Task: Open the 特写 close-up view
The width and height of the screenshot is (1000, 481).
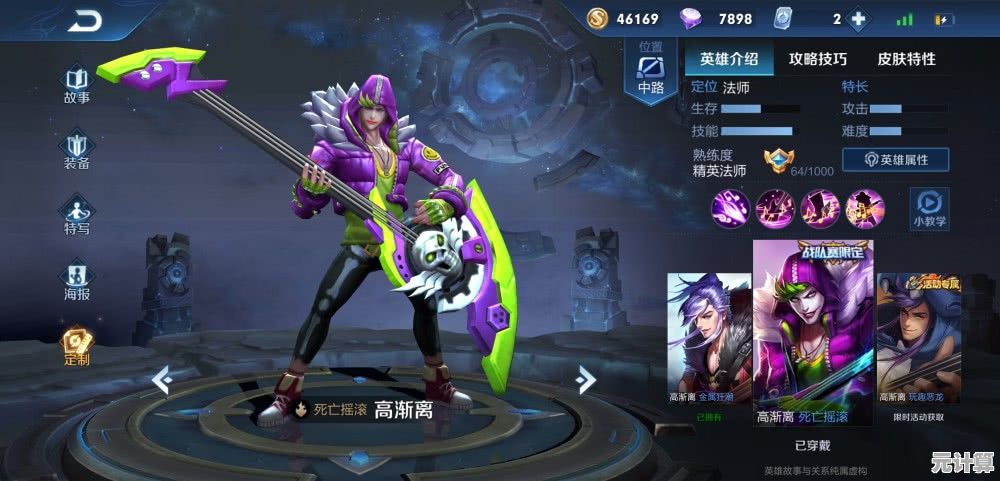Action: click(x=77, y=216)
